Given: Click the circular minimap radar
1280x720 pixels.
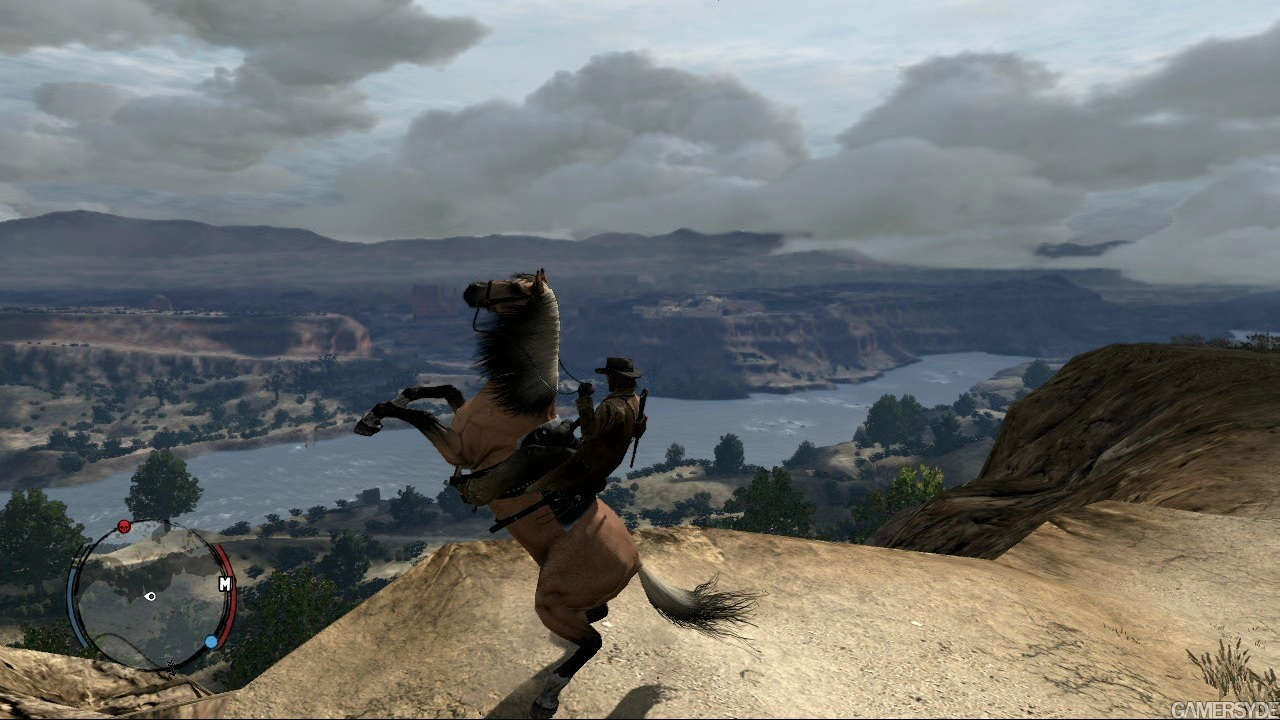Looking at the screenshot, I should click(151, 595).
